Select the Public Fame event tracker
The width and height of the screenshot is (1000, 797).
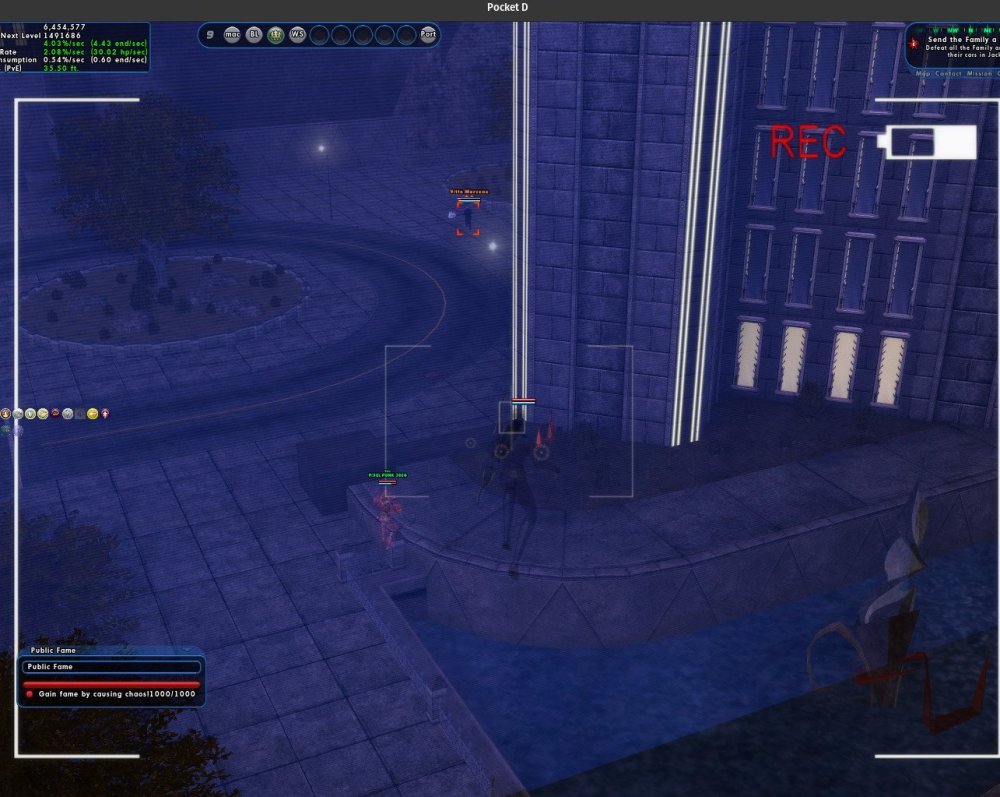pos(112,667)
